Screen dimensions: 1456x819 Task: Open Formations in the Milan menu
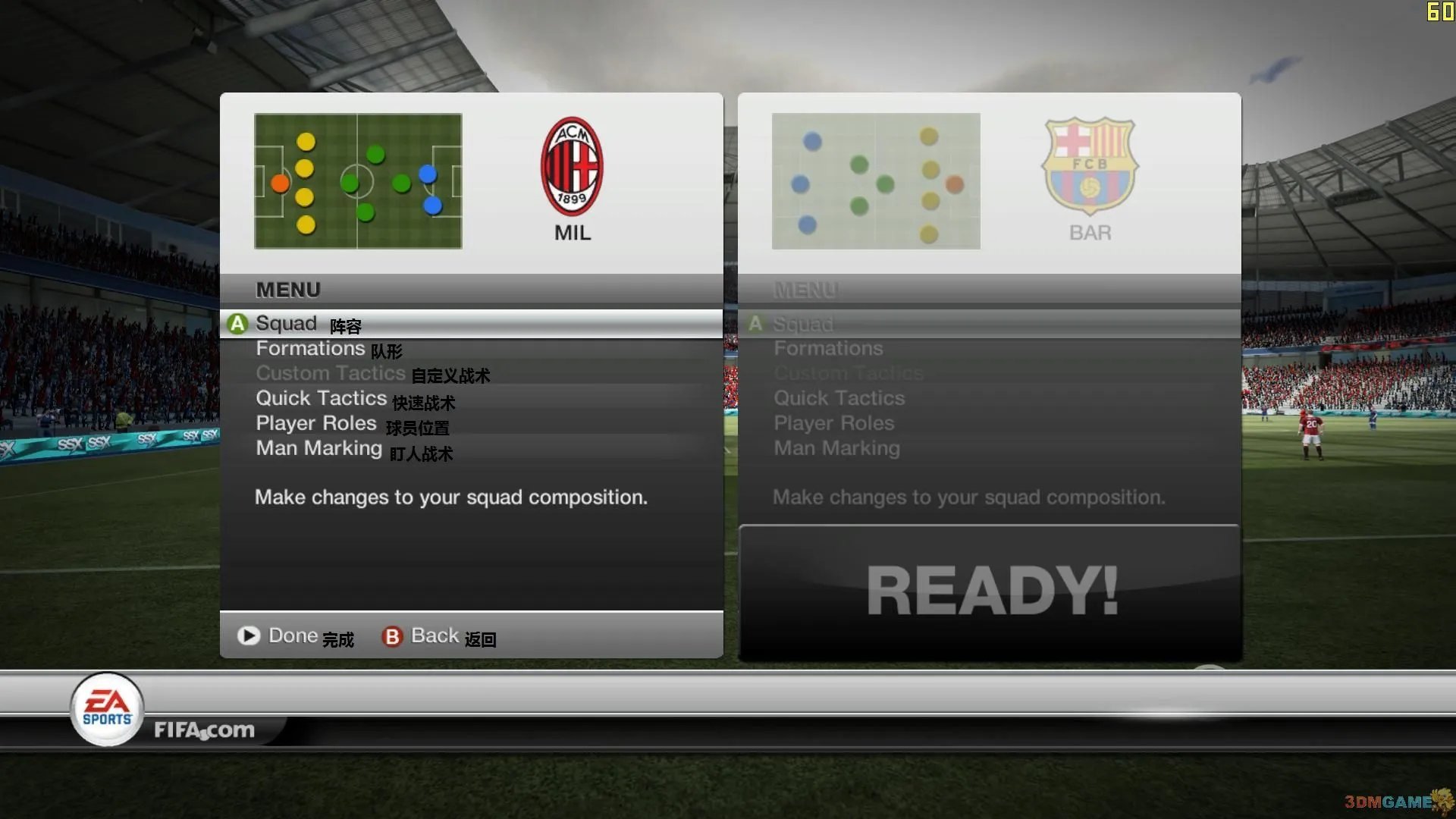point(310,348)
